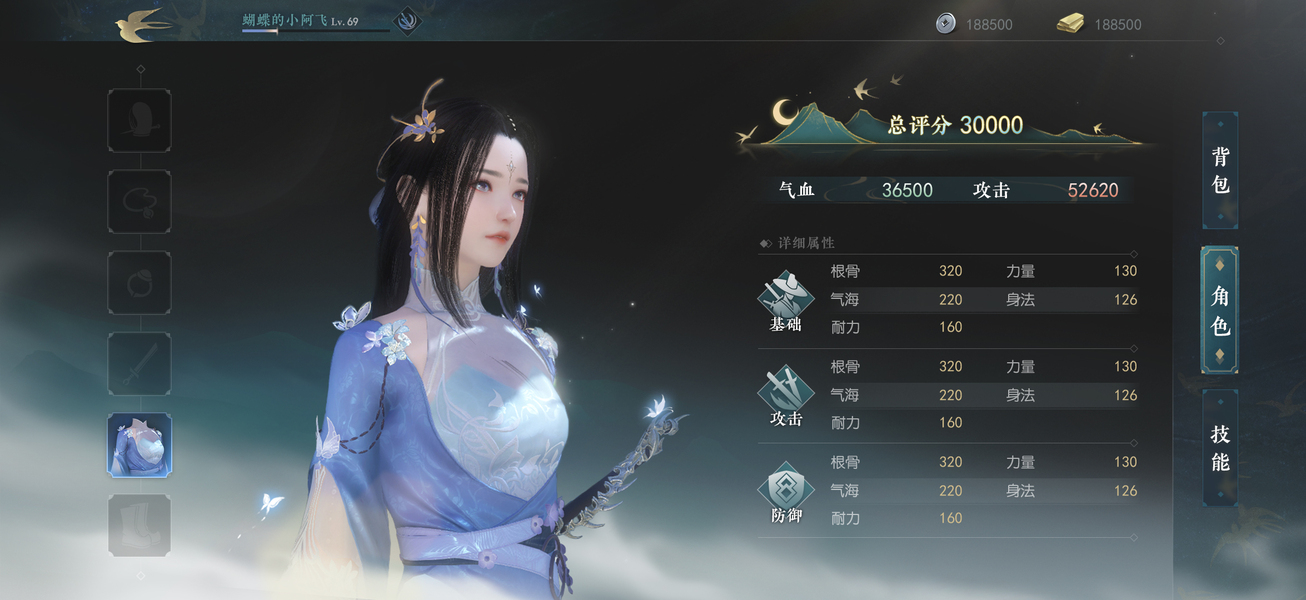This screenshot has height=600, width=1306.
Task: Select the equipped blue robe slot
Action: point(140,445)
